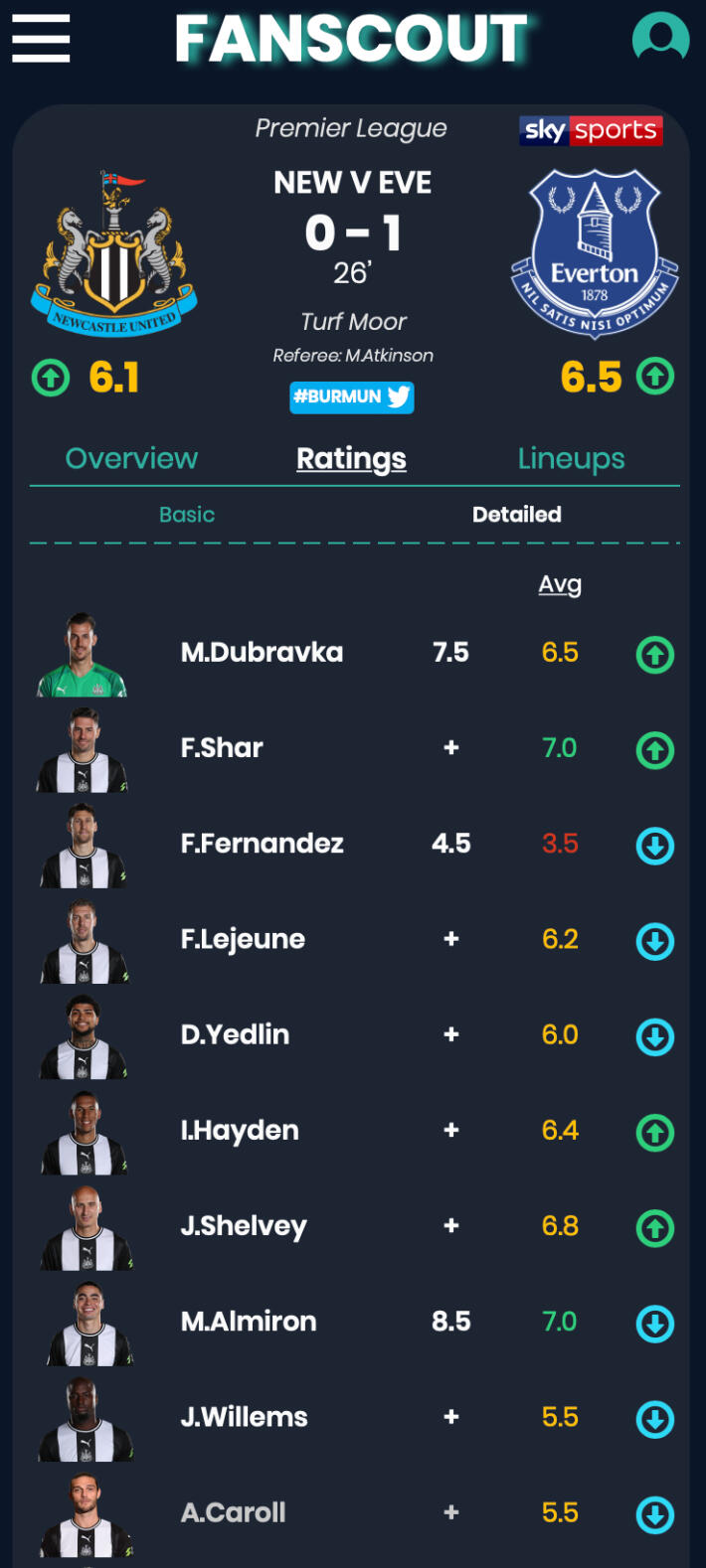Open the user profile icon

pyautogui.click(x=660, y=39)
